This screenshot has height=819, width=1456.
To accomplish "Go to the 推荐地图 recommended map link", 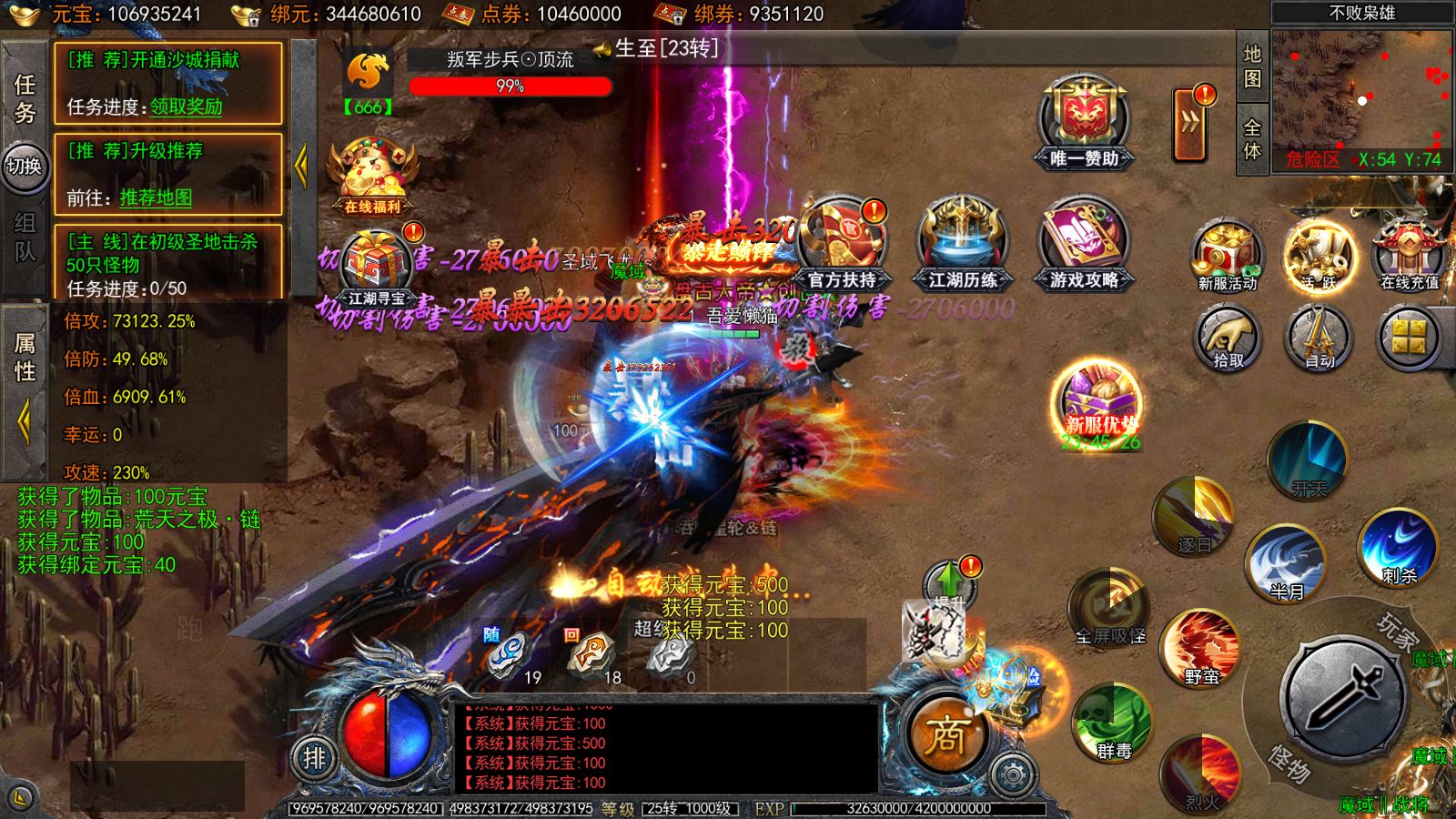I will coord(156,197).
